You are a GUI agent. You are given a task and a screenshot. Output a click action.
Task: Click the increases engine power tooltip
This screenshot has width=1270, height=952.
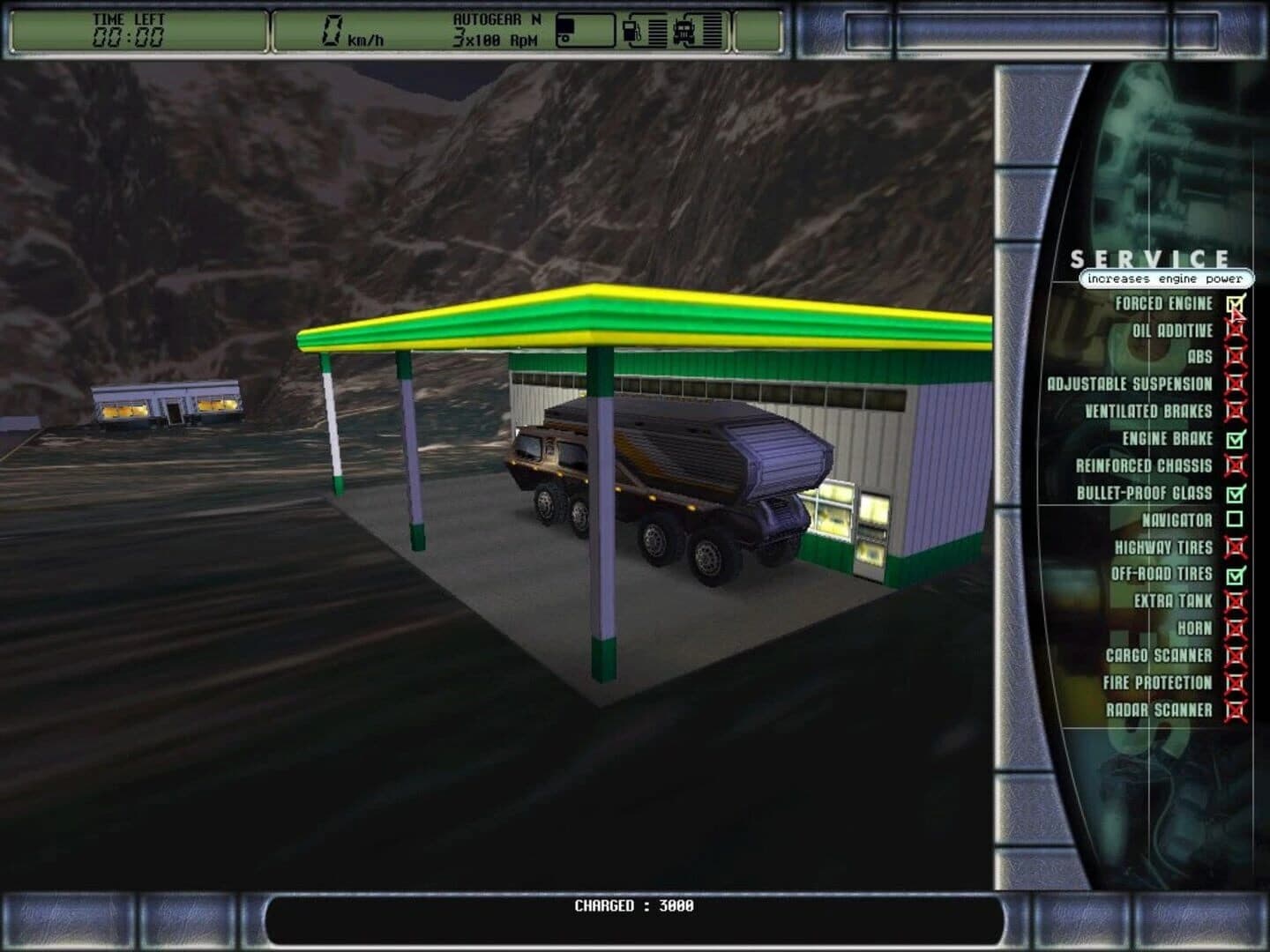(1164, 278)
